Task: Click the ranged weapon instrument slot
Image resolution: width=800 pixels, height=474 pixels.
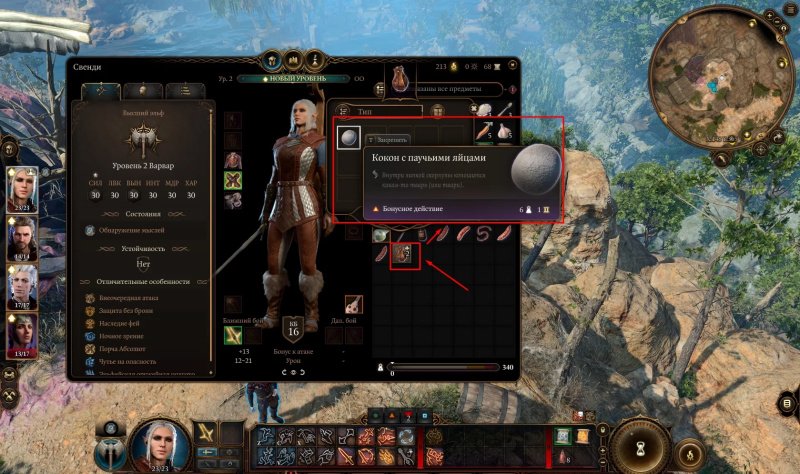Action: 353,304
